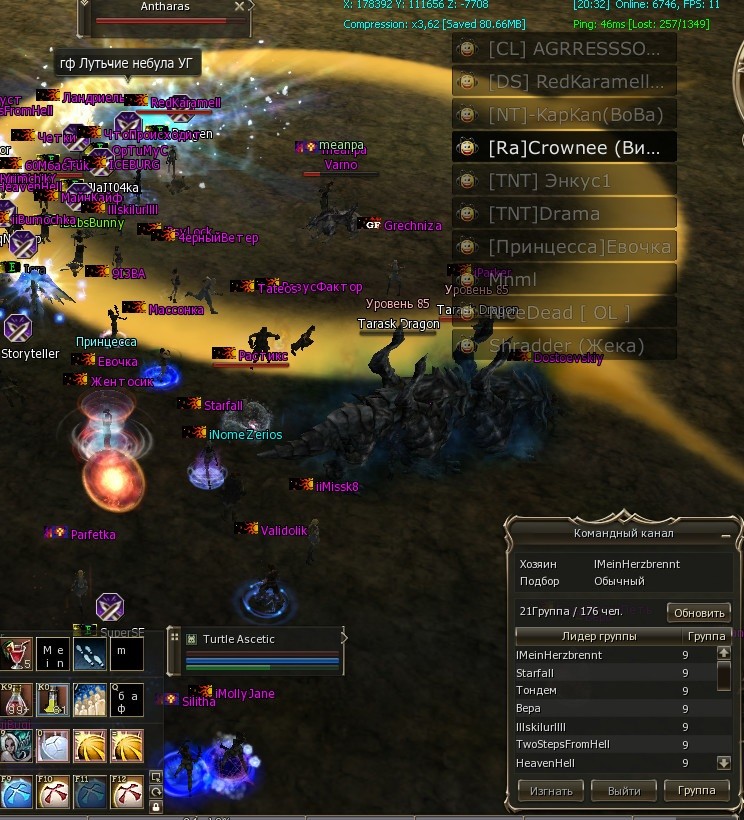This screenshot has width=744, height=820.
Task: Open the Группа button
Action: [x=697, y=791]
